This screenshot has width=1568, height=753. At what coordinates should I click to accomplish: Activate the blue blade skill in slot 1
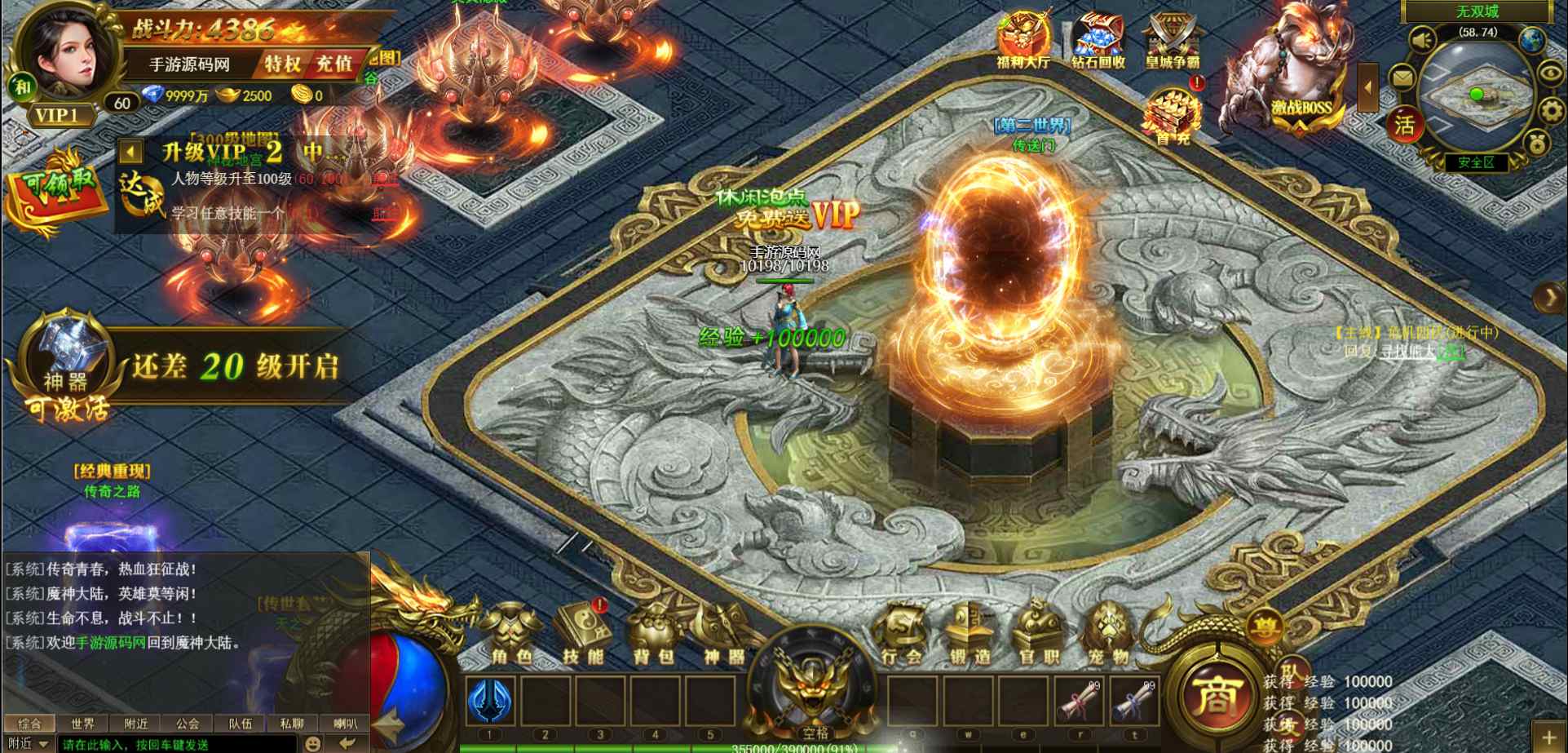[x=490, y=700]
